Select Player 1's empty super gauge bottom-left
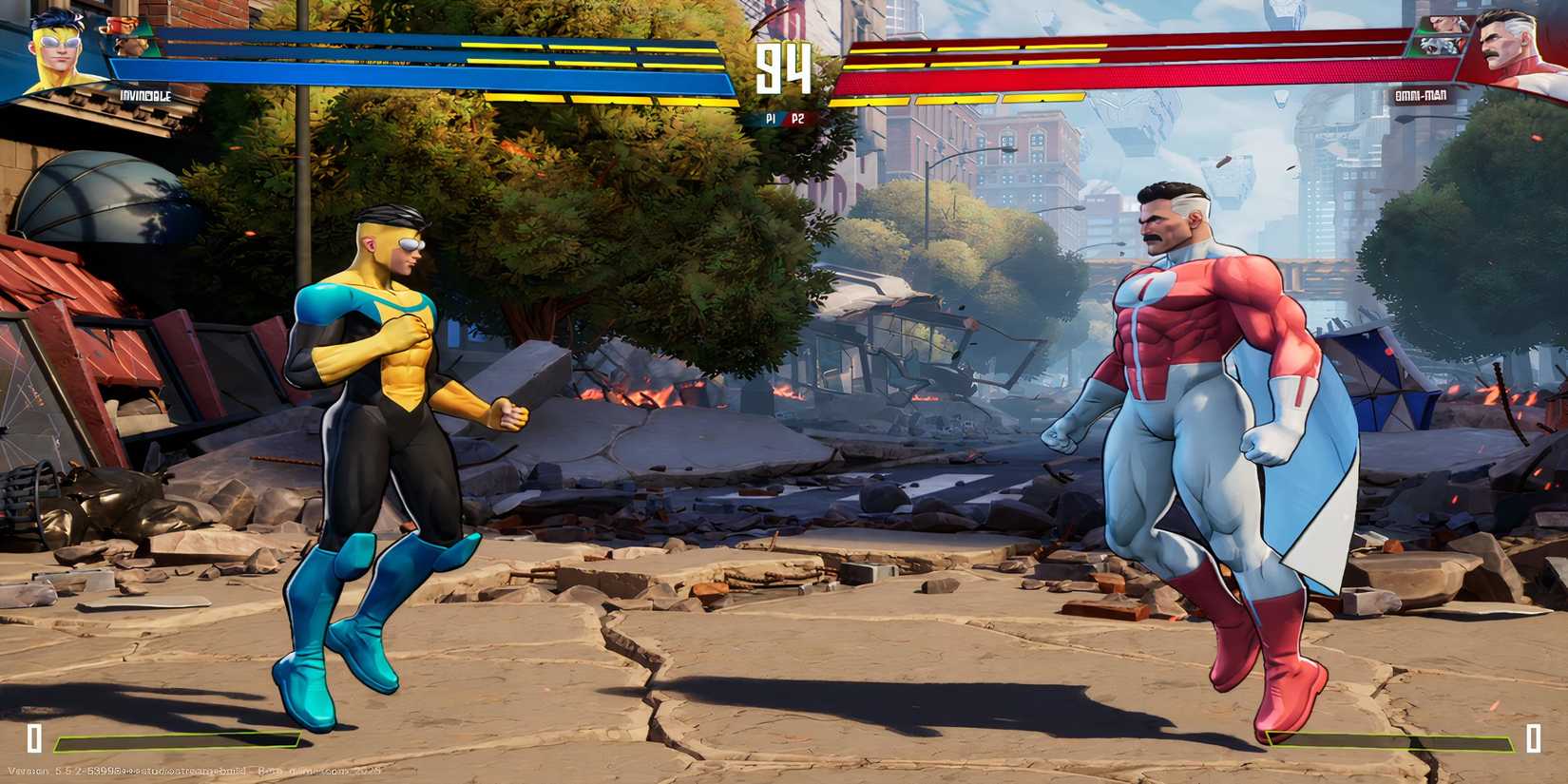1568x784 pixels. (x=176, y=741)
